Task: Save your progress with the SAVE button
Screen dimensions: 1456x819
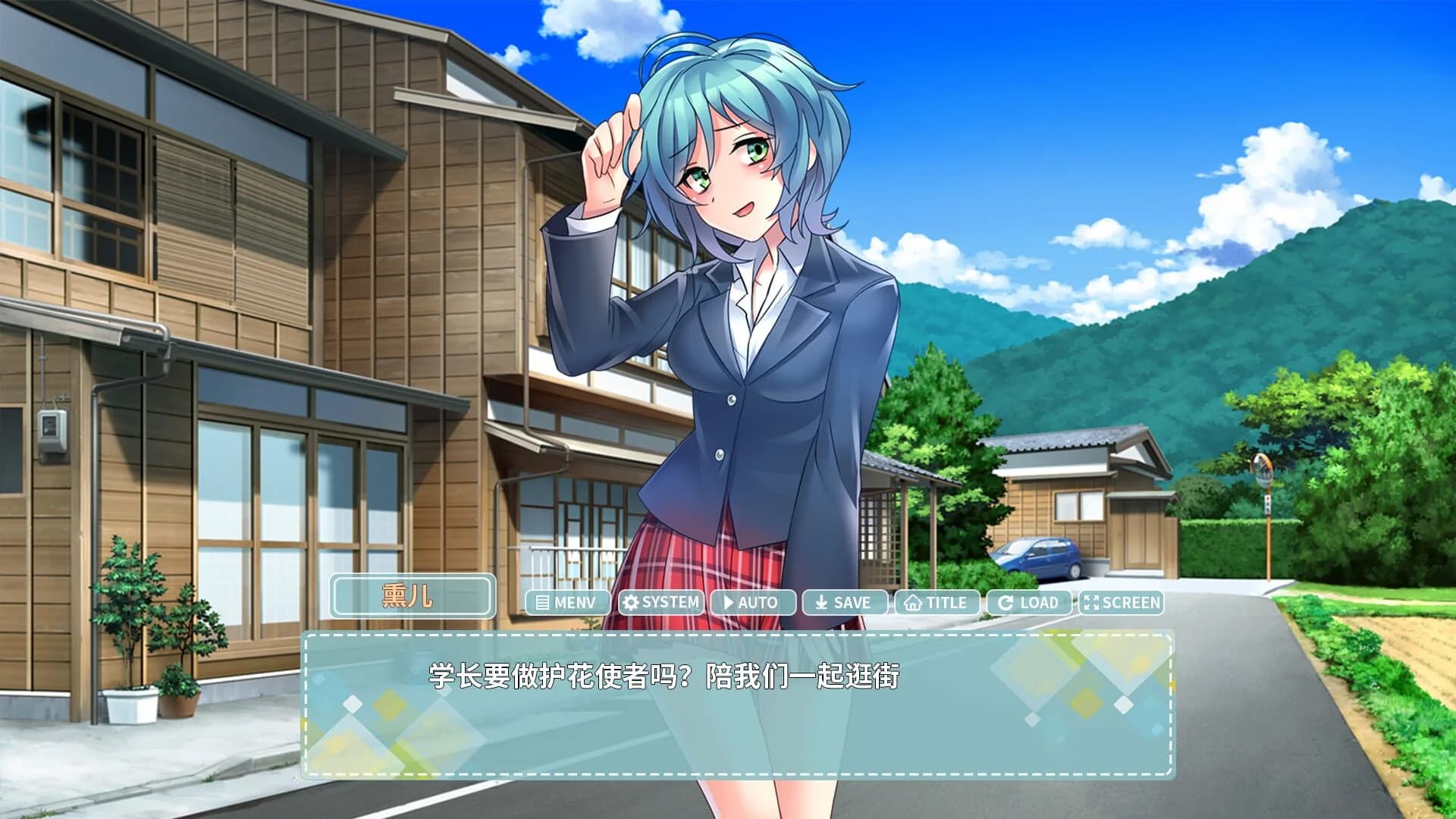Action: (847, 604)
